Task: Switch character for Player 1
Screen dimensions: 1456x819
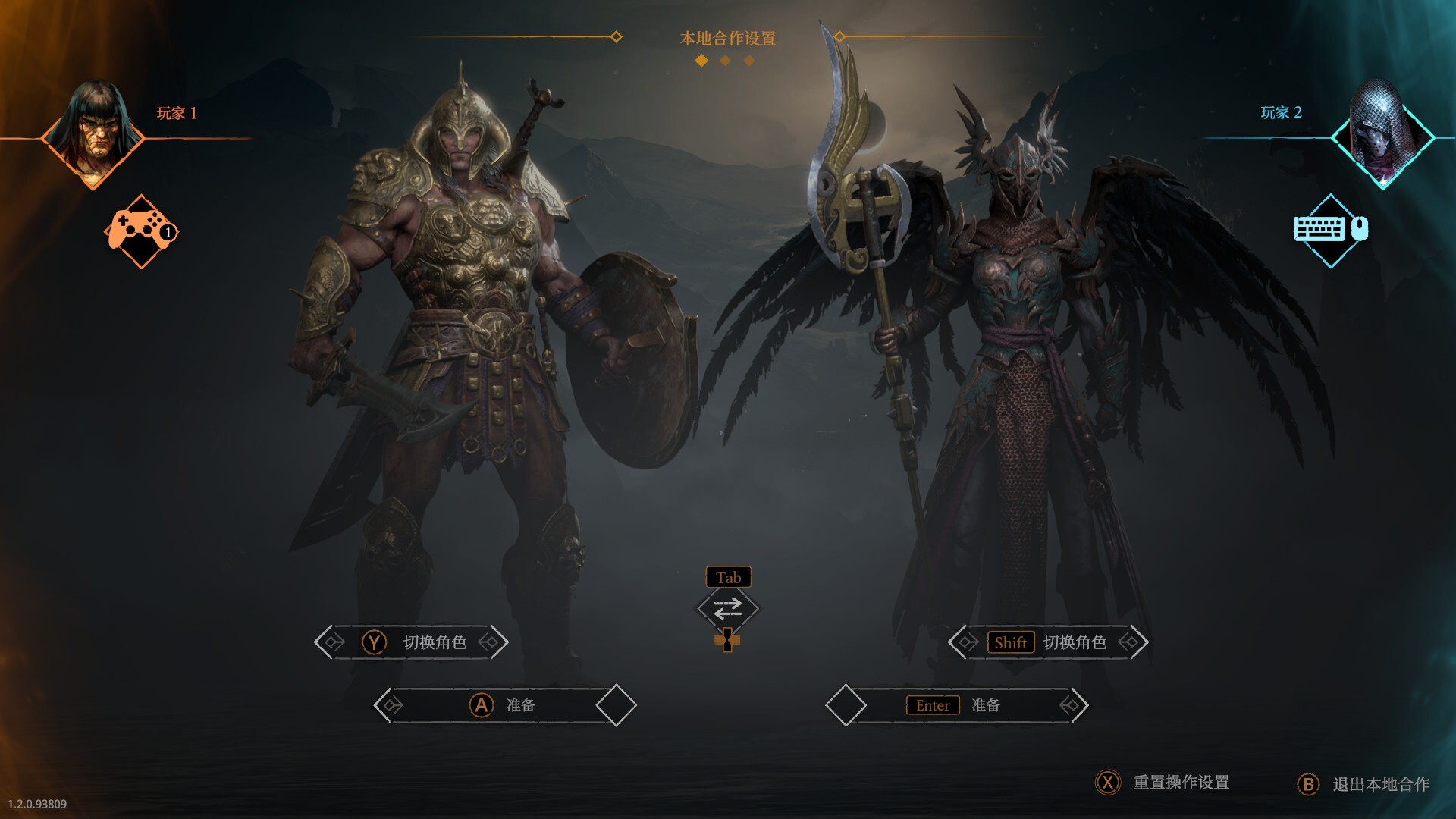Action: [x=412, y=642]
